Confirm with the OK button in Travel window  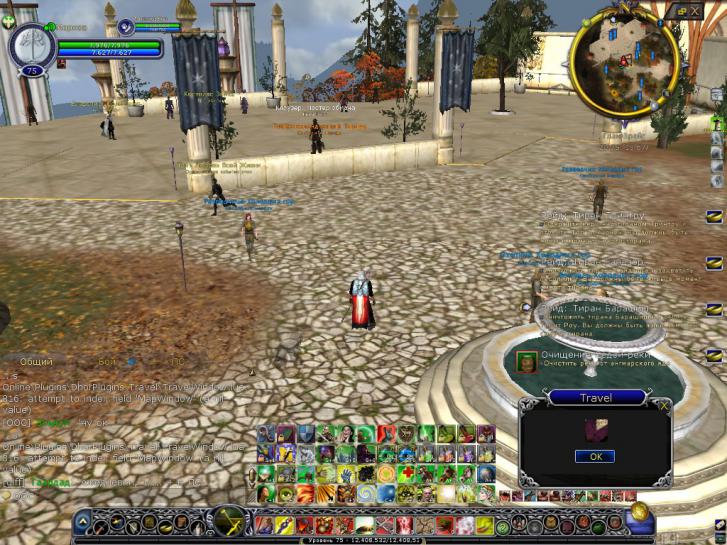594,456
